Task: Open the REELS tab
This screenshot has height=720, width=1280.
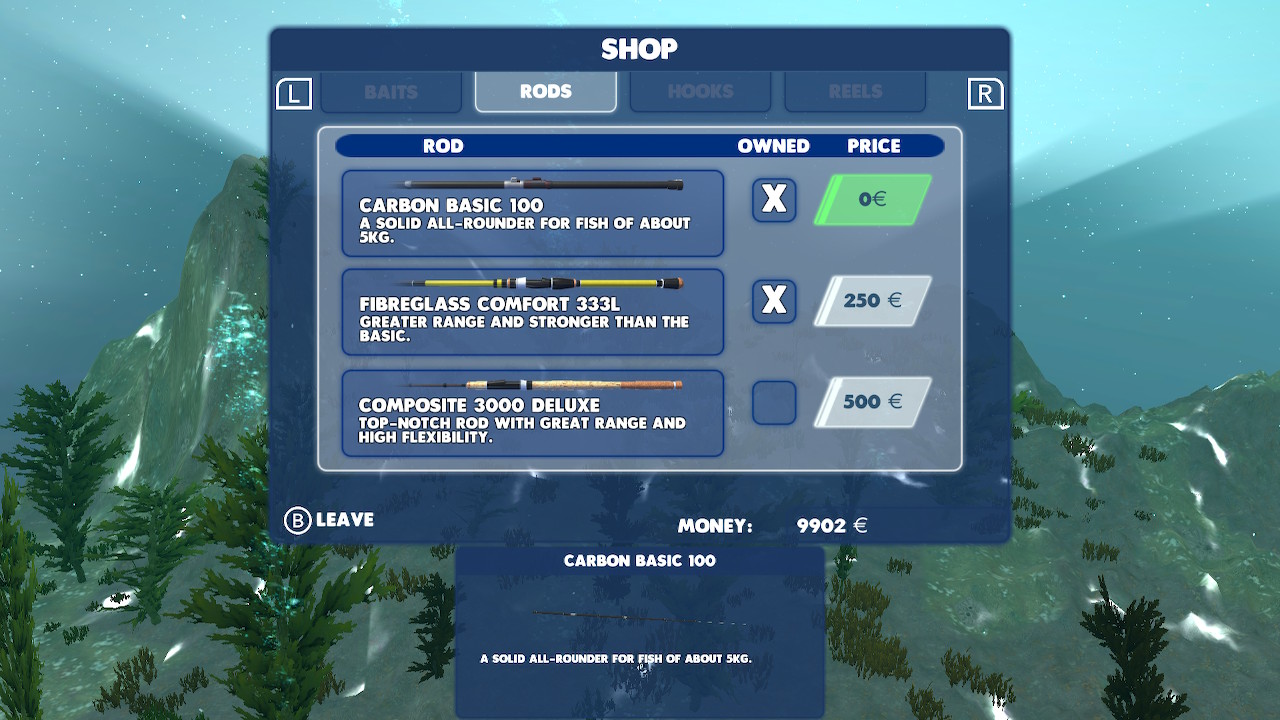Action: [x=855, y=91]
